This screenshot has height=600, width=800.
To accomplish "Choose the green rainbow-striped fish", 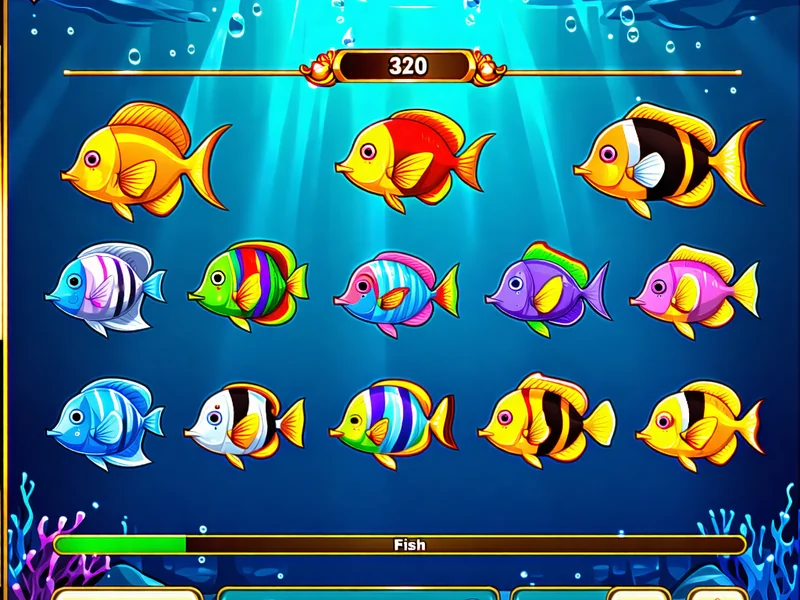I will [247, 285].
